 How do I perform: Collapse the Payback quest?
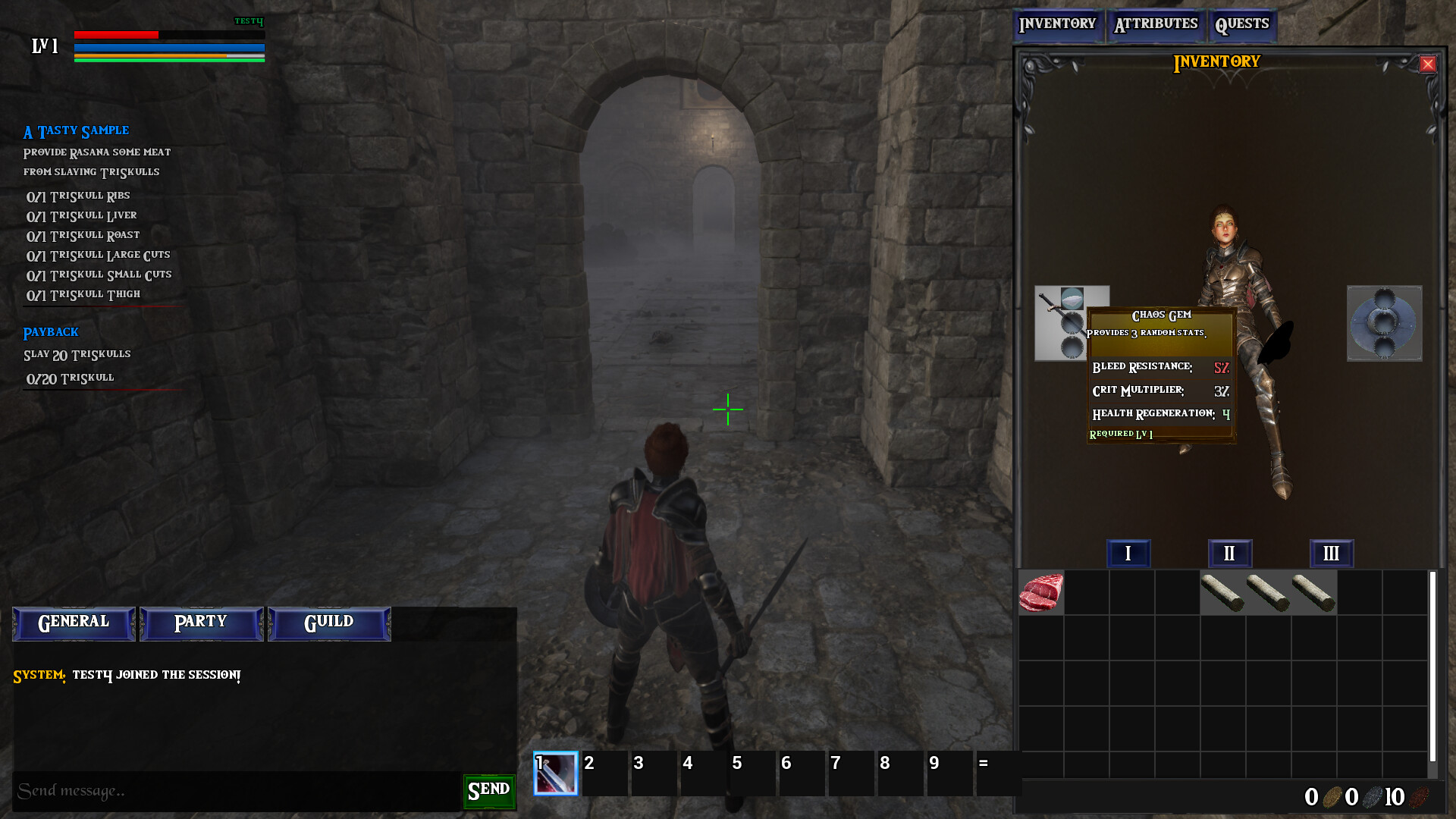(50, 332)
